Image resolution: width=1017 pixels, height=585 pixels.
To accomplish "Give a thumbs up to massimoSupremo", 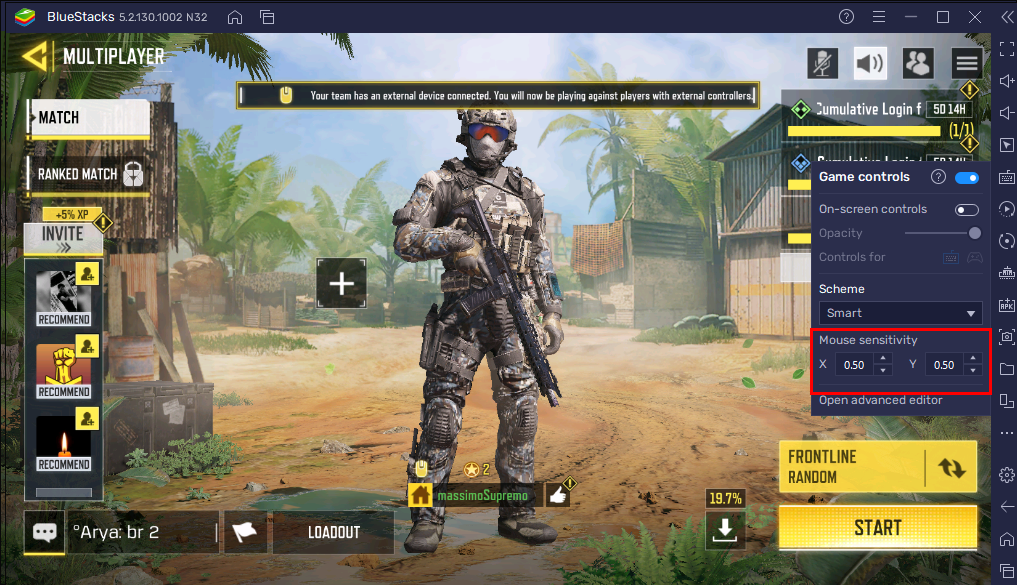I will (558, 494).
